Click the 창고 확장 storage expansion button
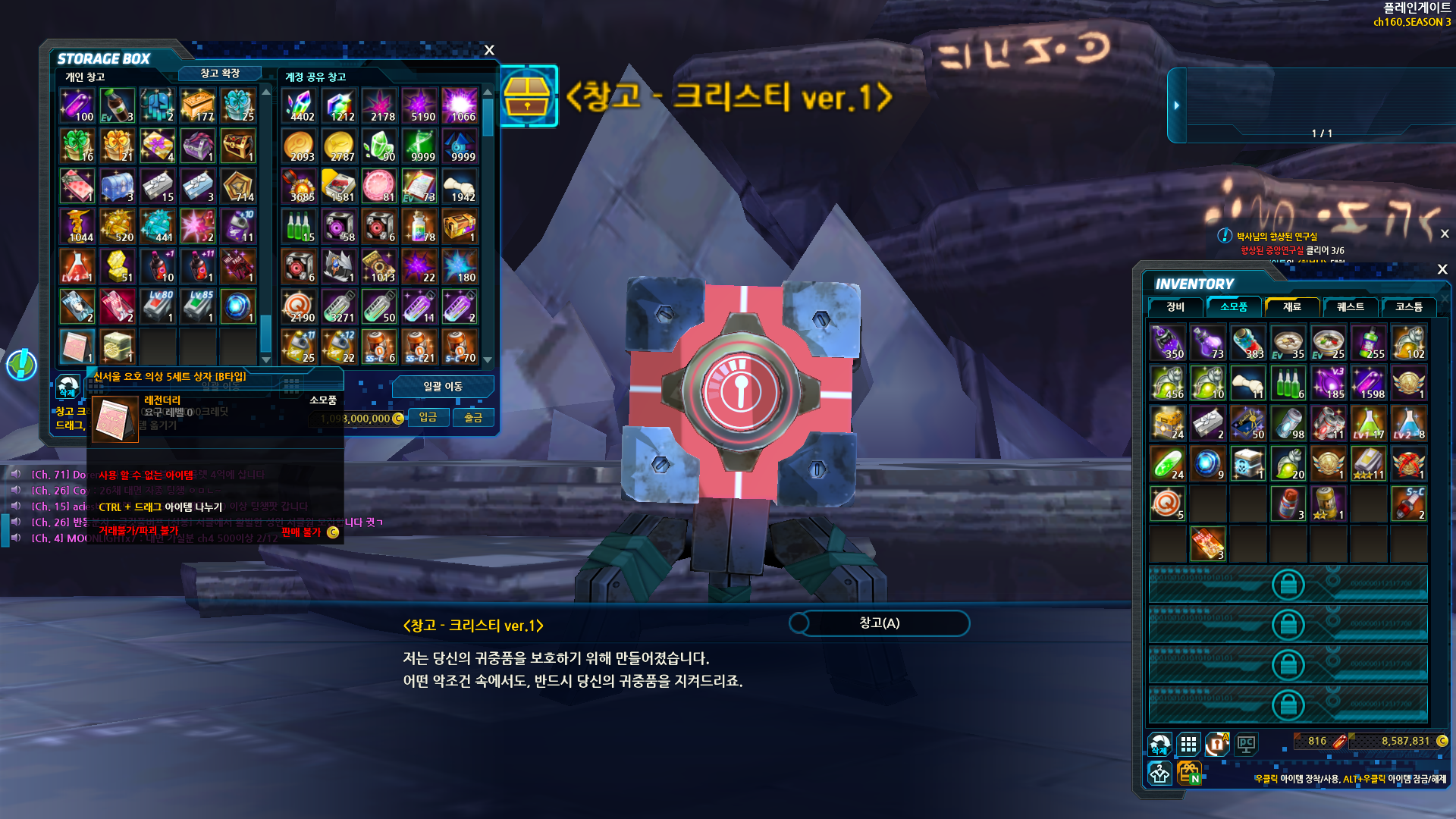This screenshot has height=819, width=1456. click(x=220, y=74)
